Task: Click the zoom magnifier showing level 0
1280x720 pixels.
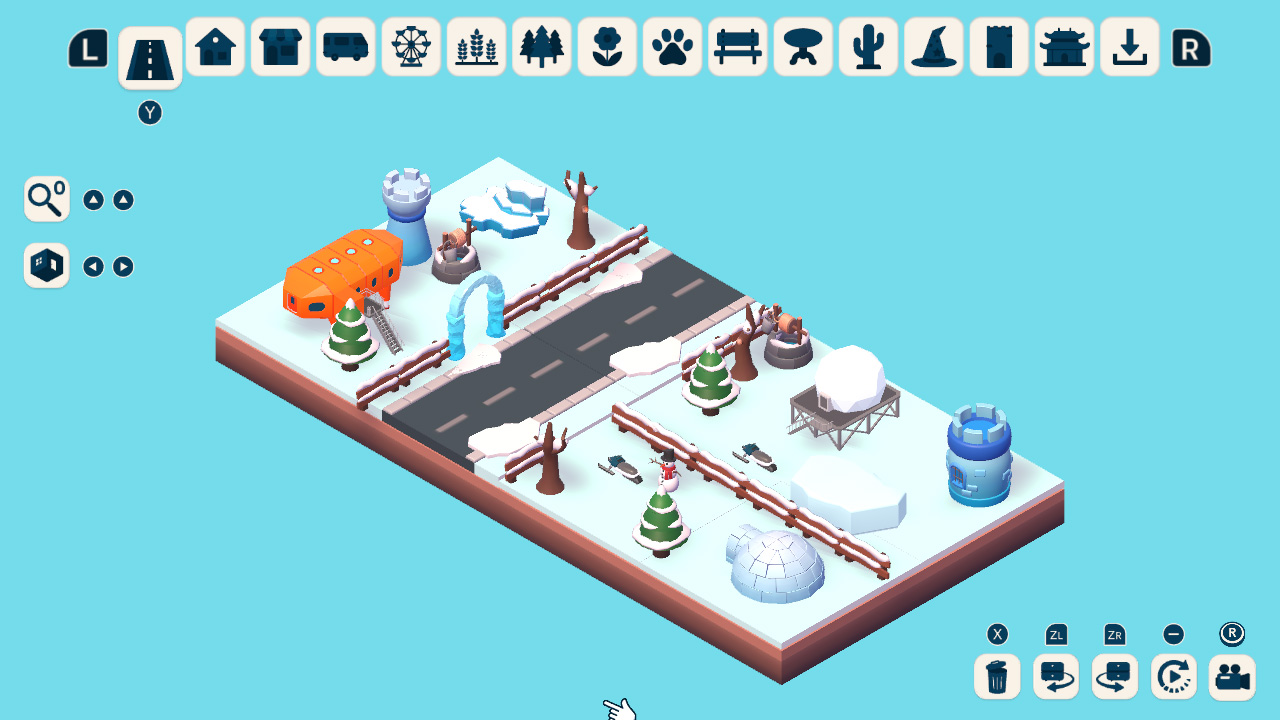Action: pos(46,199)
